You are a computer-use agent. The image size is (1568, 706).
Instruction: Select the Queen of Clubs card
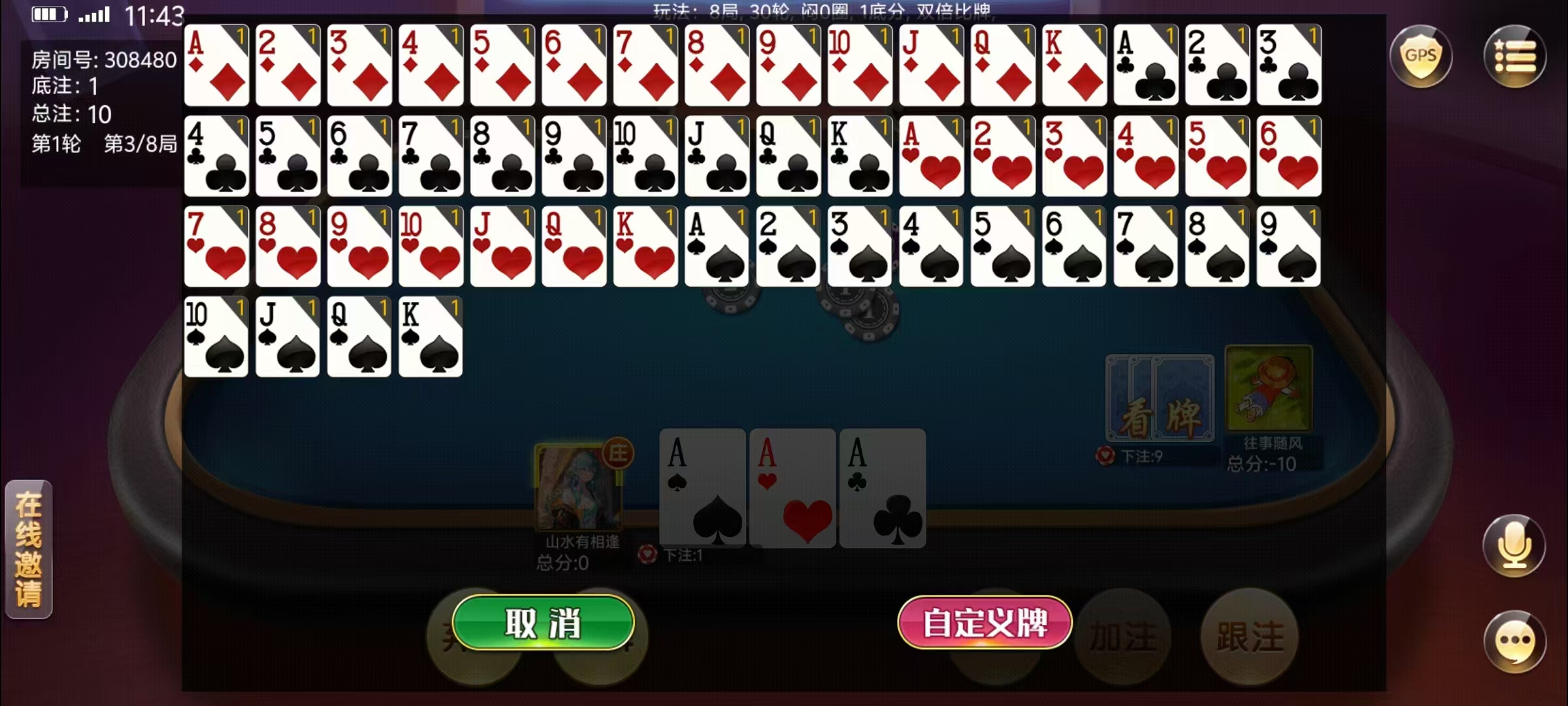(788, 157)
